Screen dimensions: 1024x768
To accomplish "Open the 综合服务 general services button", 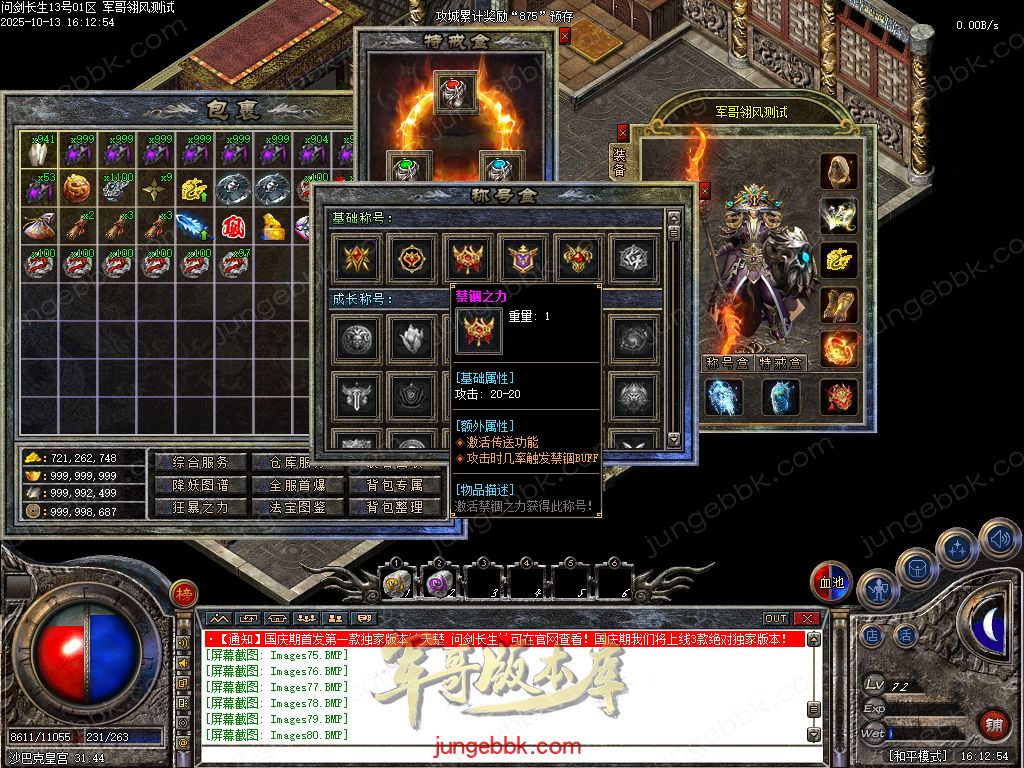I will click(194, 463).
